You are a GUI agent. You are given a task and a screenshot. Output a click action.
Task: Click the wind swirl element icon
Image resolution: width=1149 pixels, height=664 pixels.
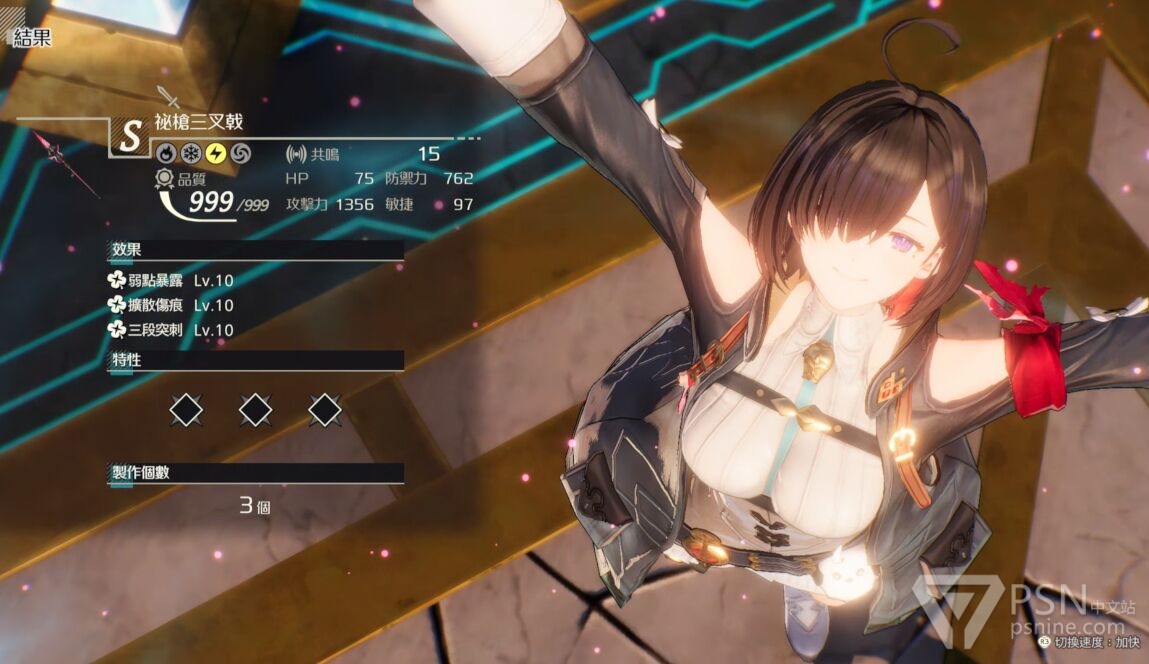pos(241,153)
